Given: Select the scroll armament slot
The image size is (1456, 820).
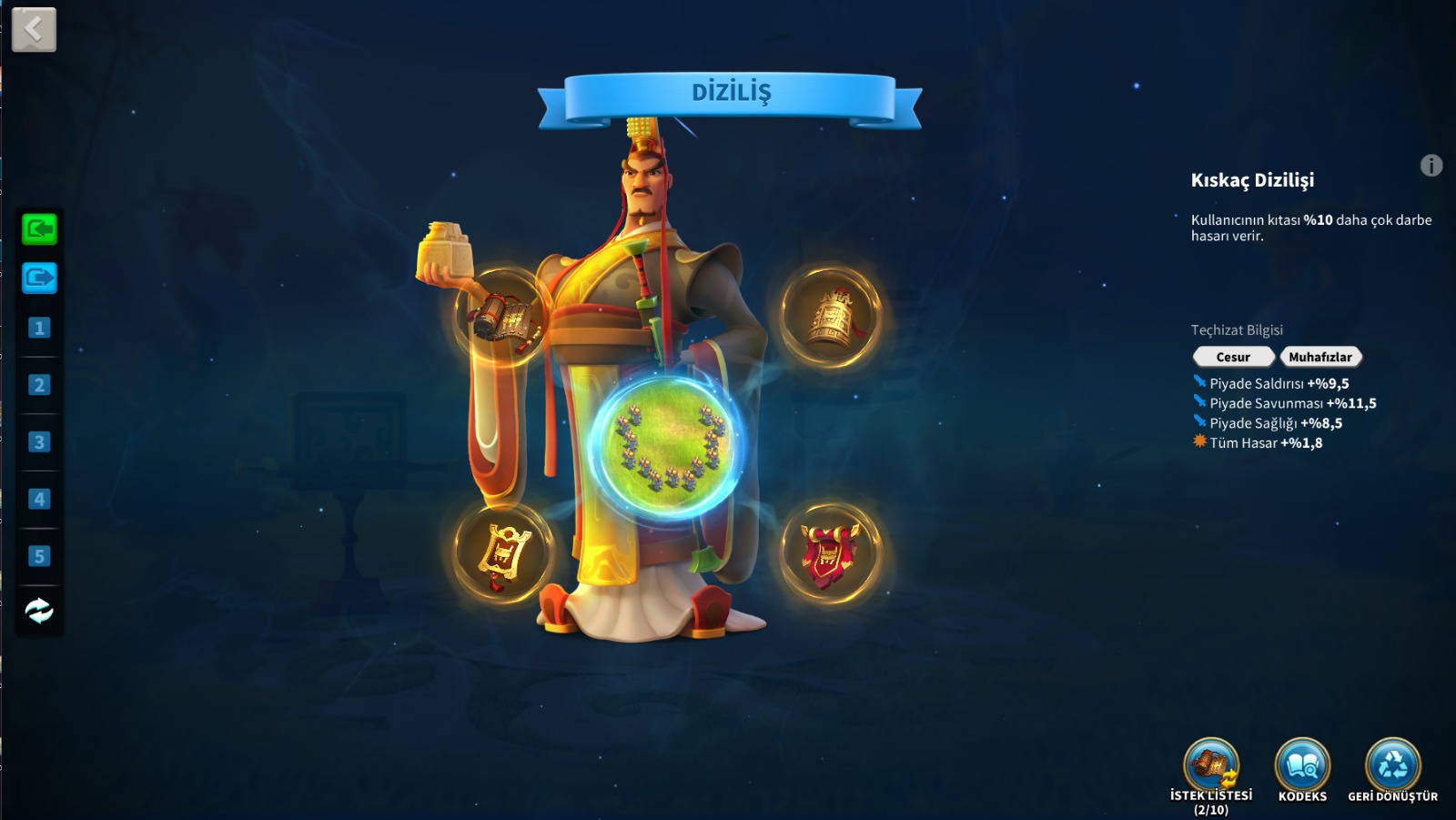Looking at the screenshot, I should point(501,317).
